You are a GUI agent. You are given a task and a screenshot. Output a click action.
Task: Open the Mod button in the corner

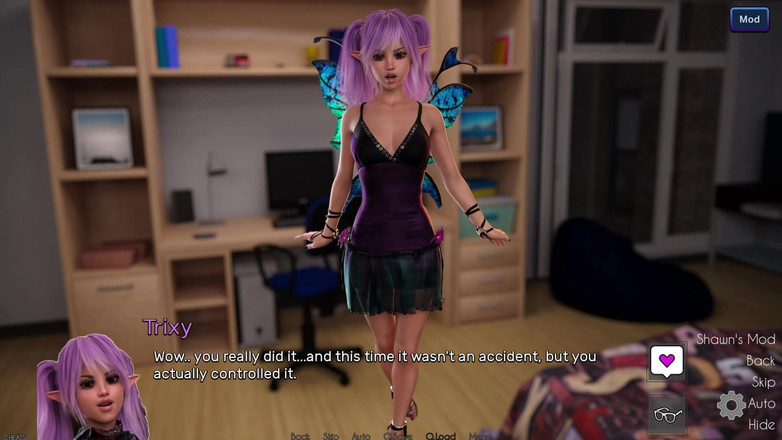tap(749, 19)
